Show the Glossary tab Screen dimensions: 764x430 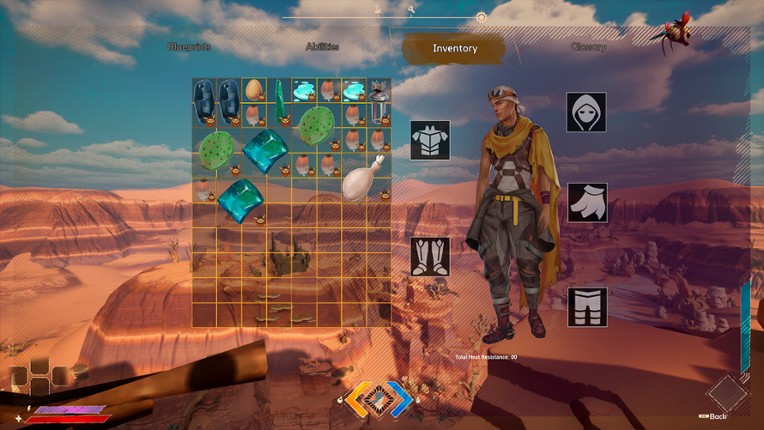(588, 47)
